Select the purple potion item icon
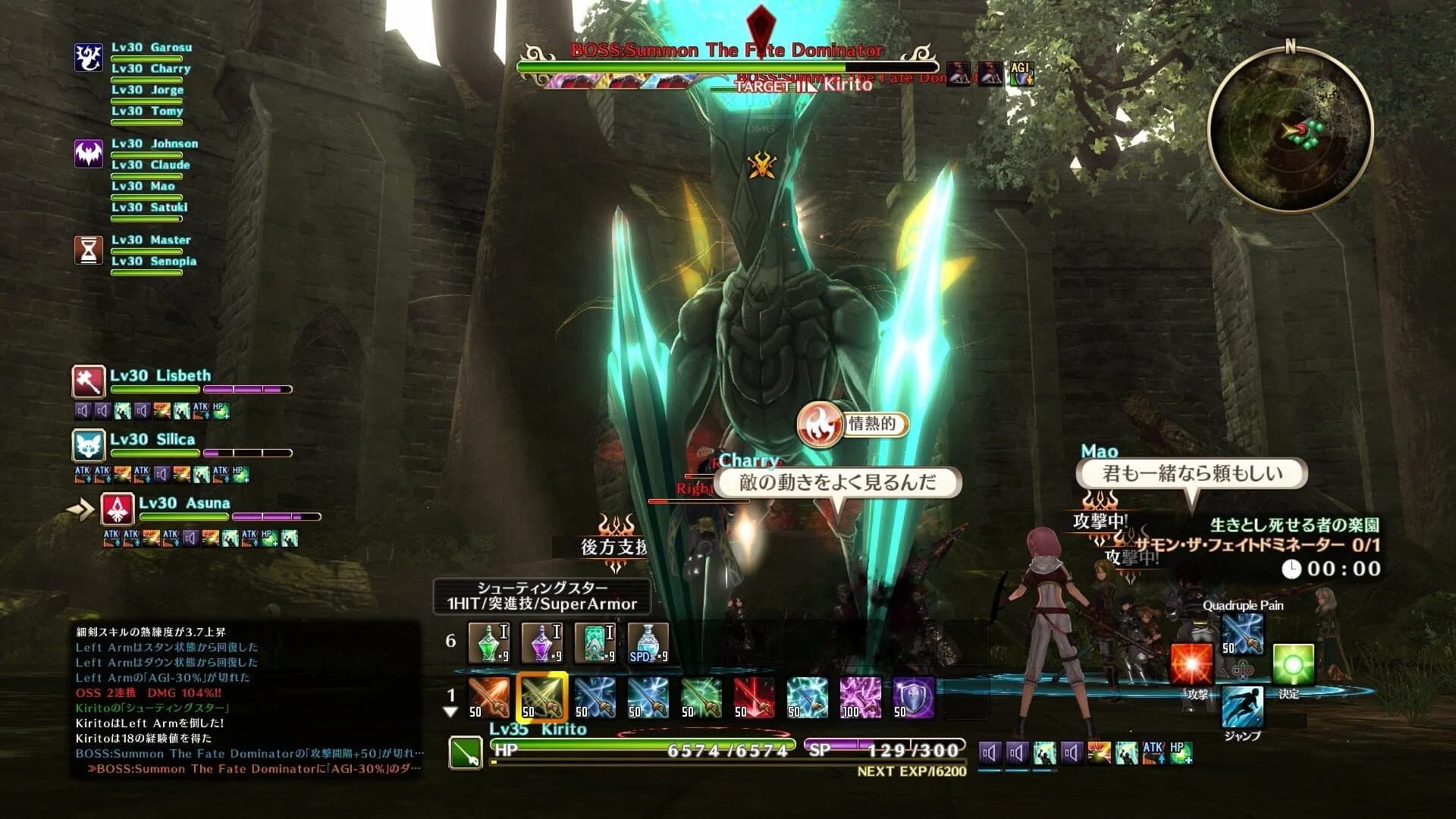The height and width of the screenshot is (819, 1456). click(541, 642)
